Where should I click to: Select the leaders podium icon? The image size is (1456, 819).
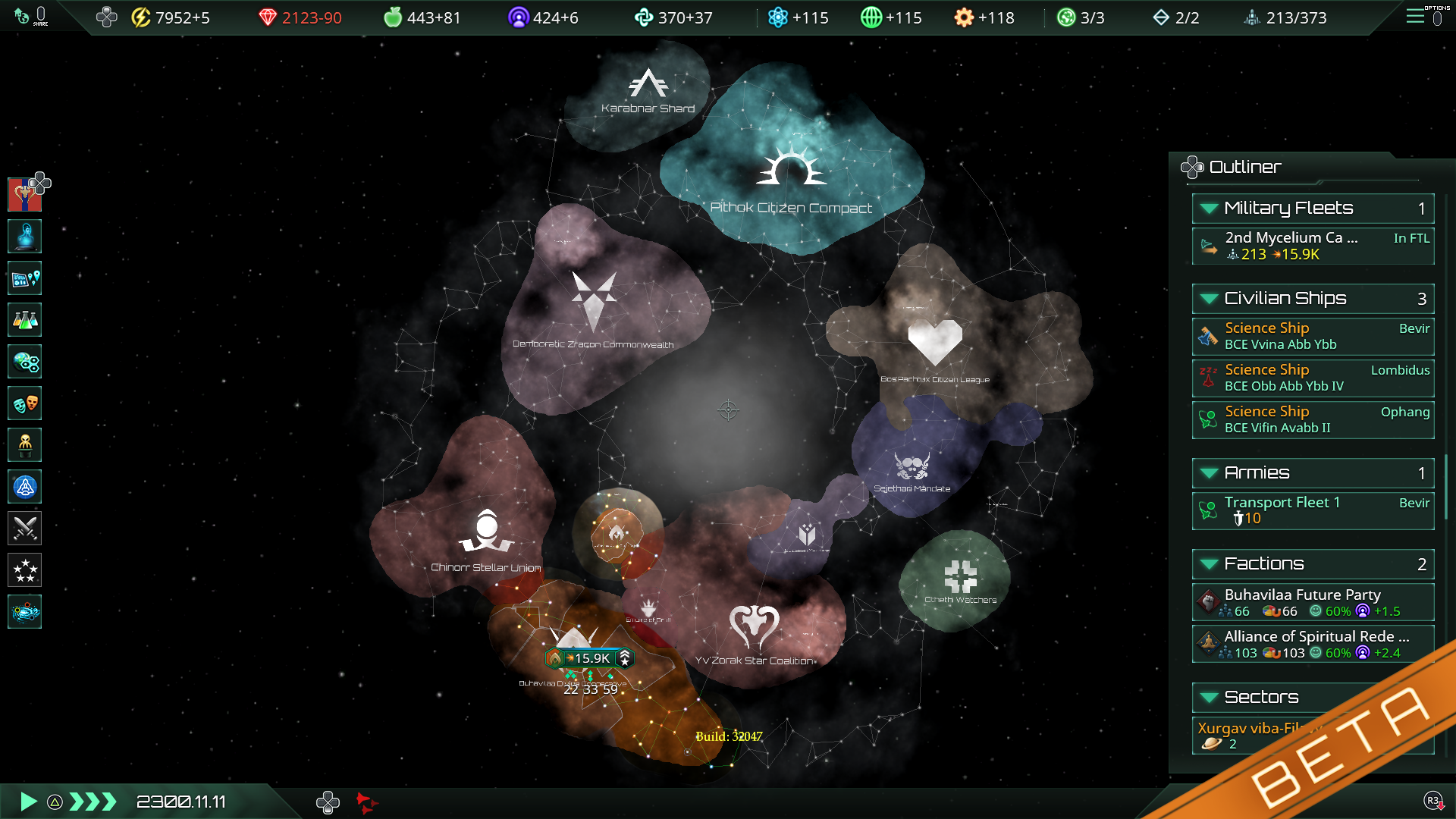click(25, 445)
